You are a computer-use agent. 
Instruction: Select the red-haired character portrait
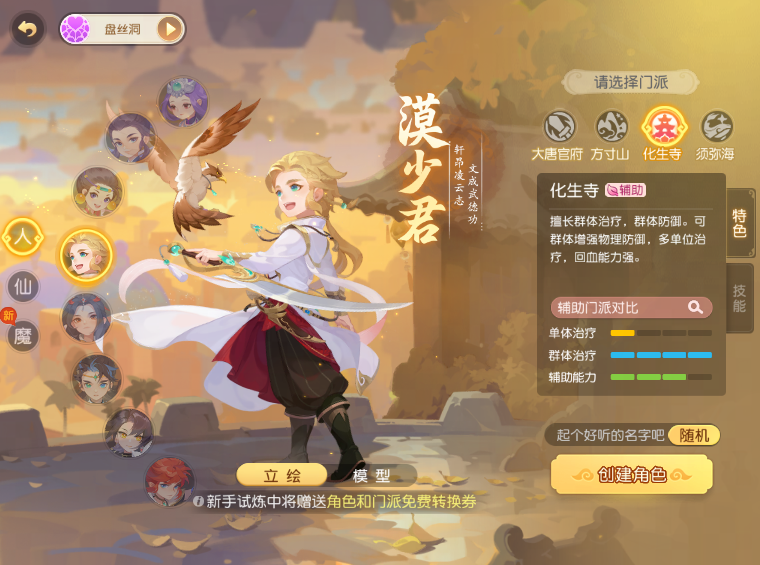[x=169, y=481]
